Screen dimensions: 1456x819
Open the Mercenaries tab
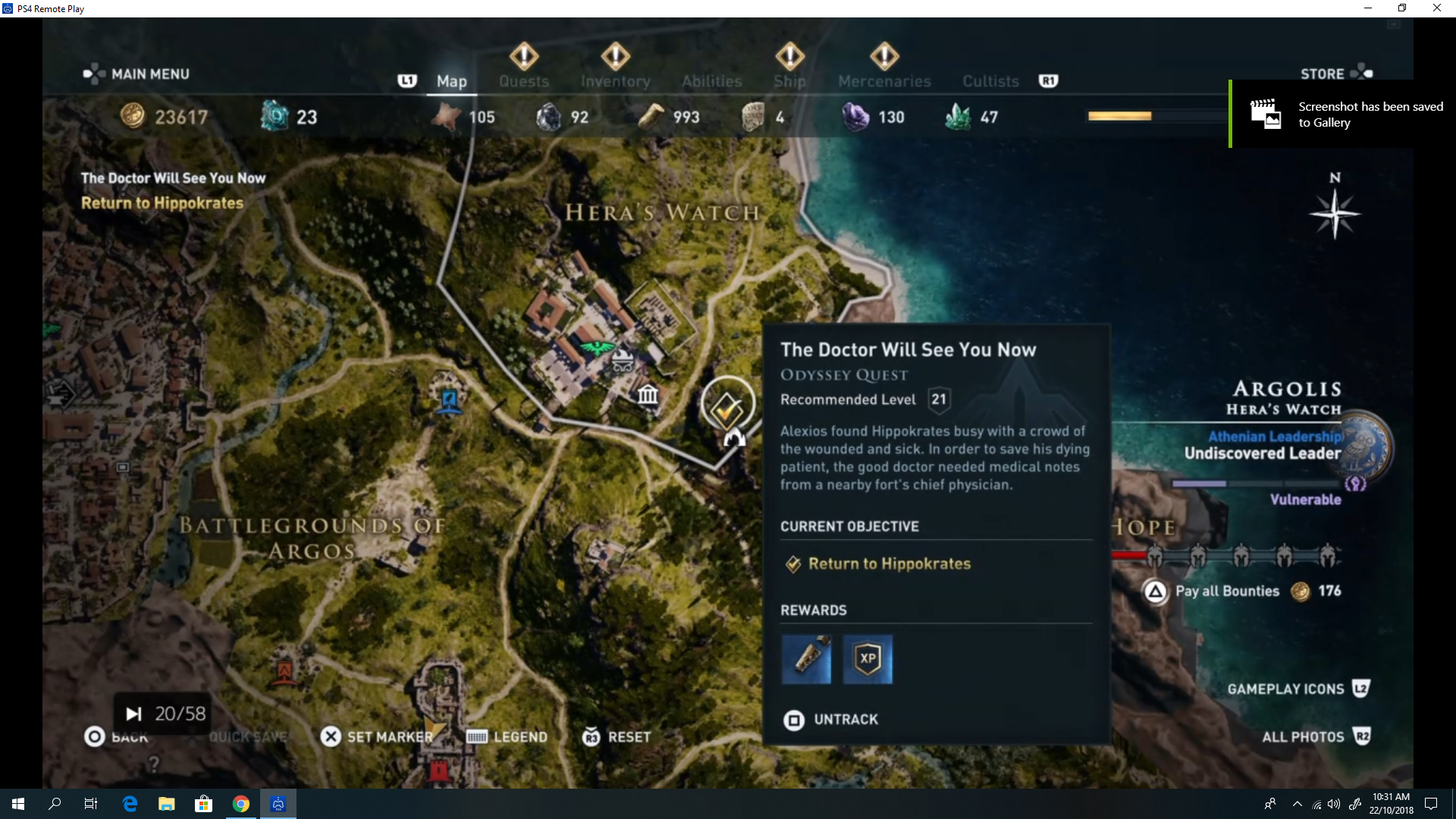coord(884,81)
